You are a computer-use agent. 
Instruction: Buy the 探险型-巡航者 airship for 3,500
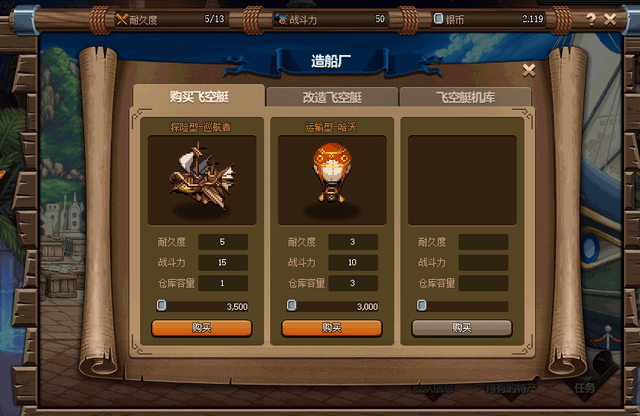201,327
